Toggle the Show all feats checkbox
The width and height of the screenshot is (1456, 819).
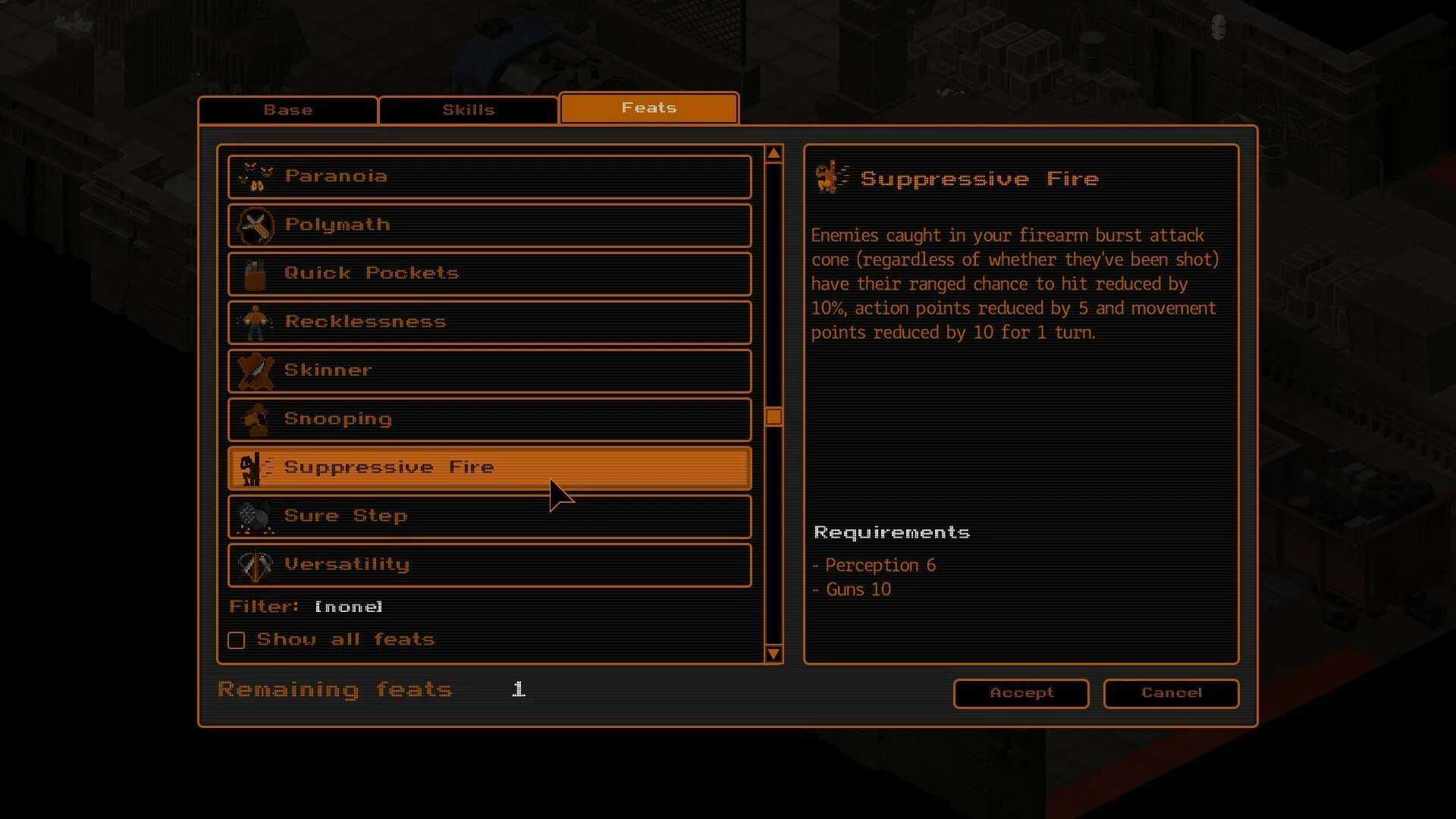pos(237,640)
